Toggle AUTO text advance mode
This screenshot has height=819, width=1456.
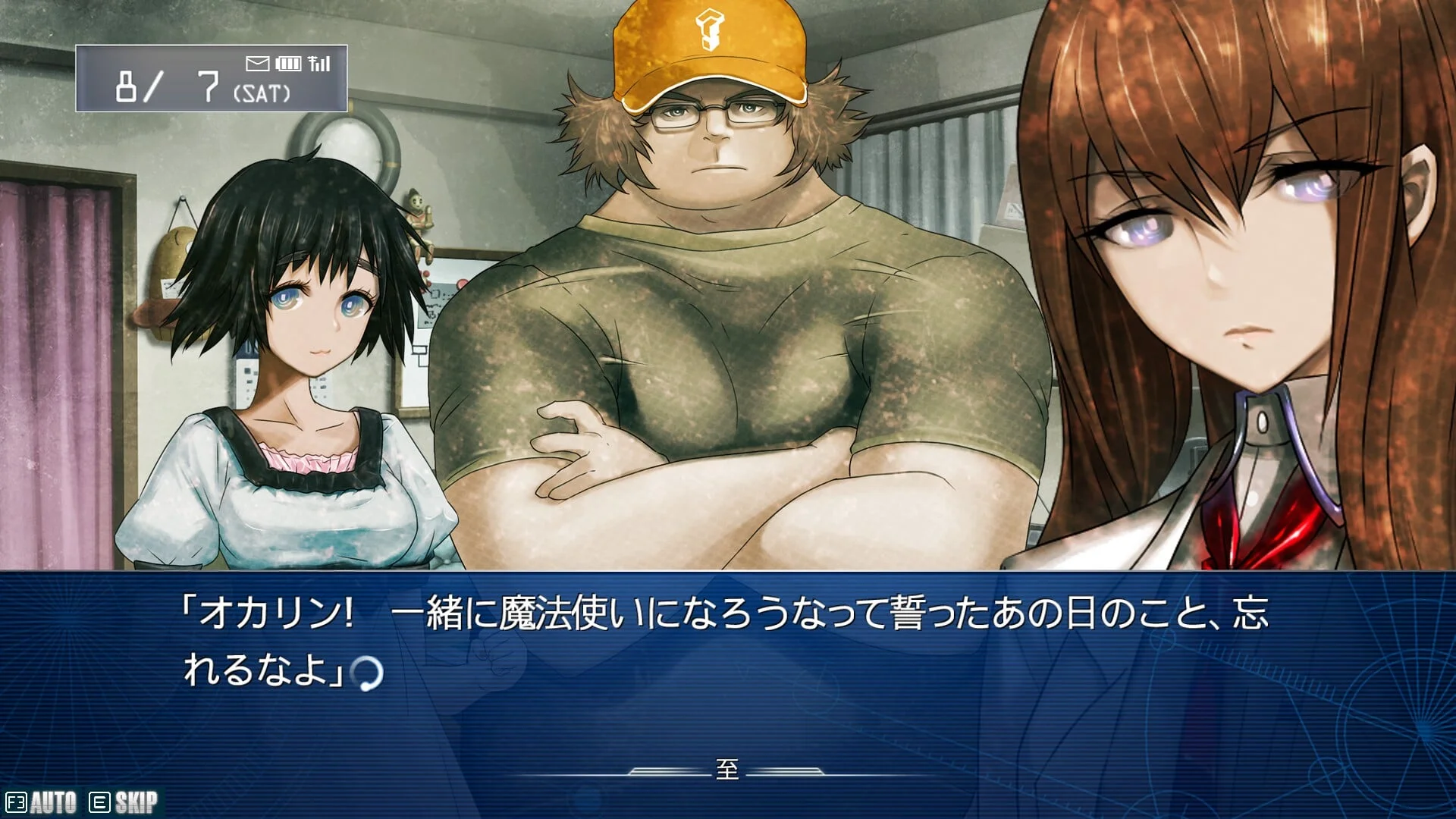coord(42,802)
